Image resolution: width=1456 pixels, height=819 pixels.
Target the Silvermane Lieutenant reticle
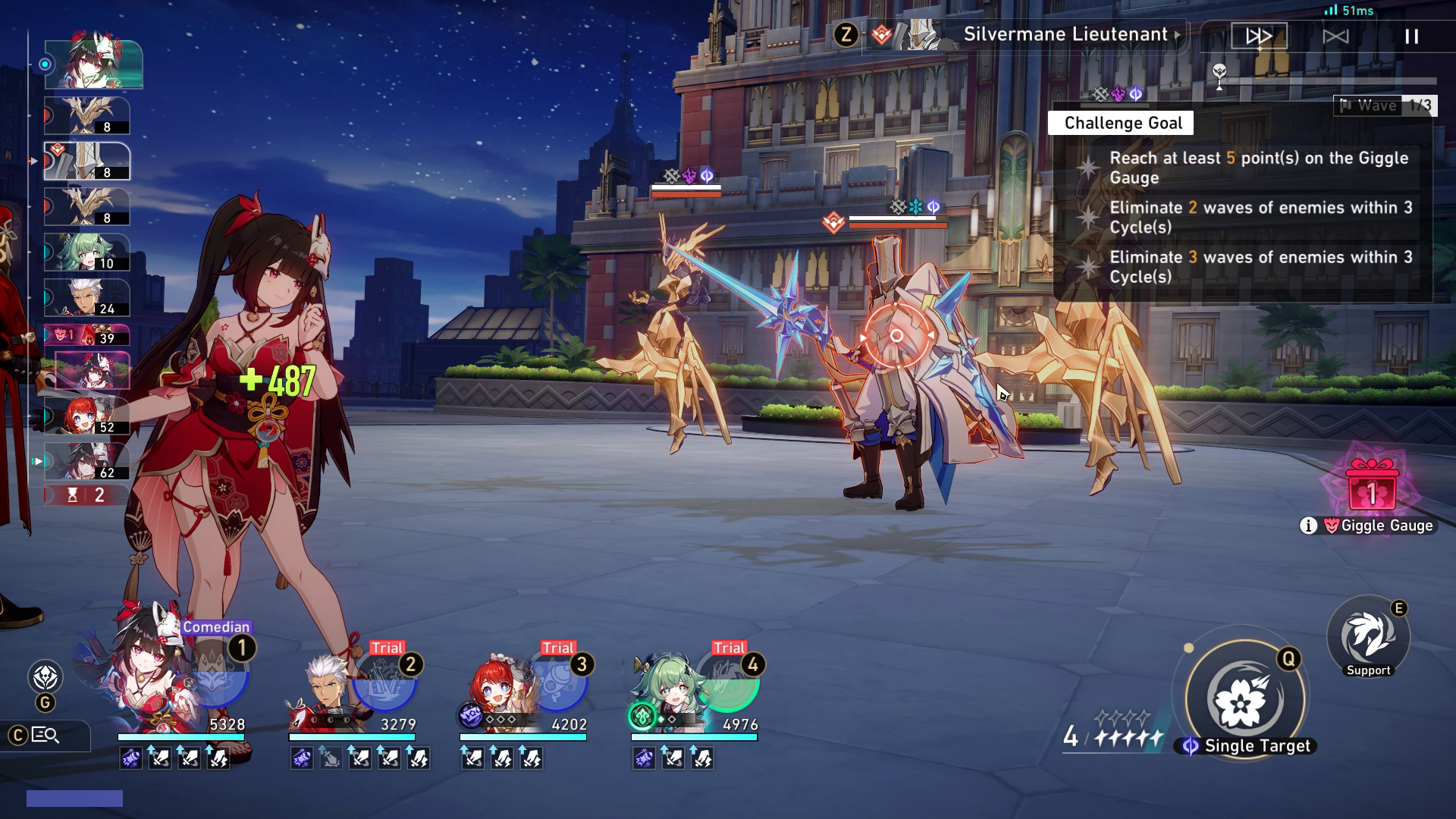tap(896, 335)
